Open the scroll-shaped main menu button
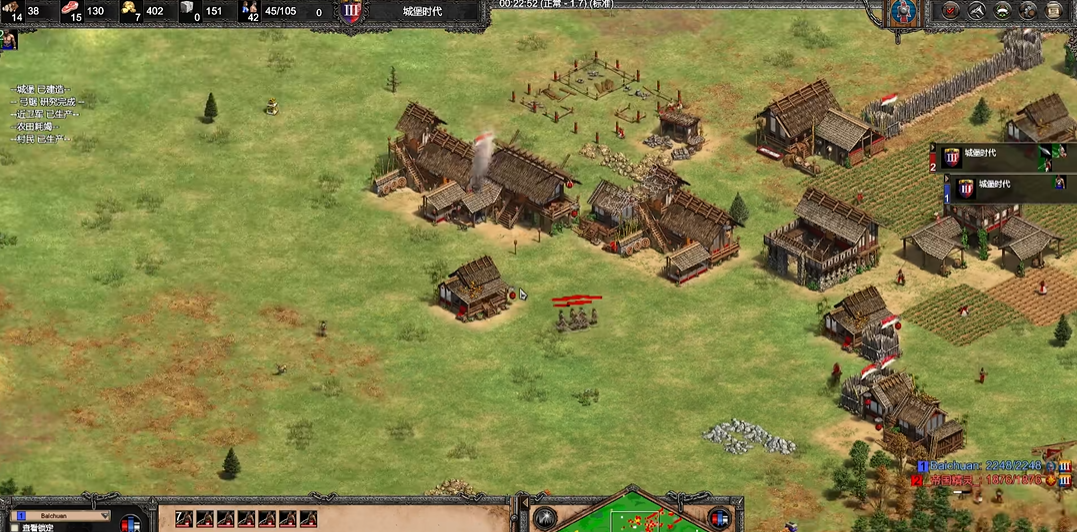The image size is (1077, 532). point(1054,11)
